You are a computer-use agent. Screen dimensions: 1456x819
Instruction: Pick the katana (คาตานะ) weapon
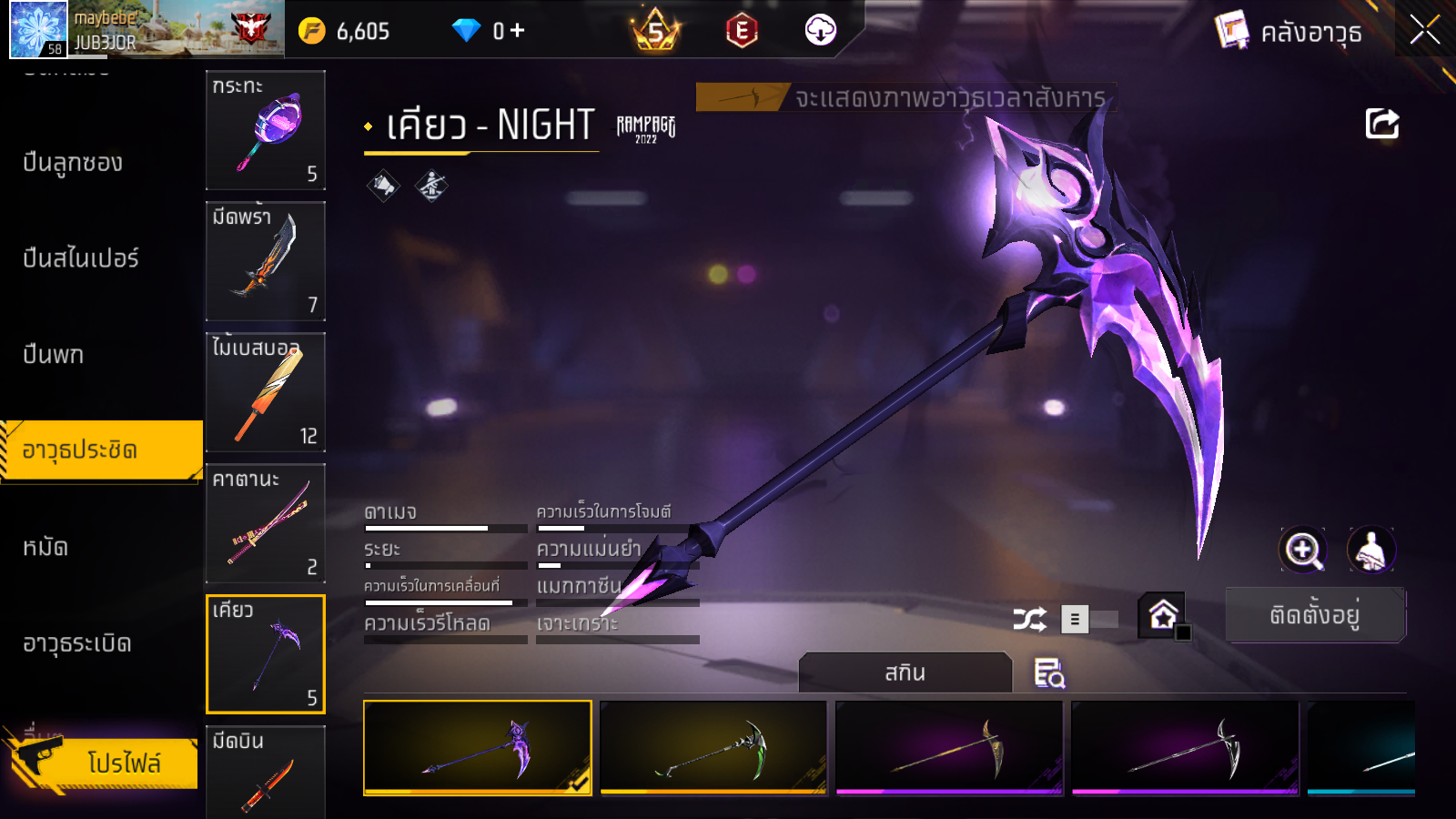tap(266, 523)
